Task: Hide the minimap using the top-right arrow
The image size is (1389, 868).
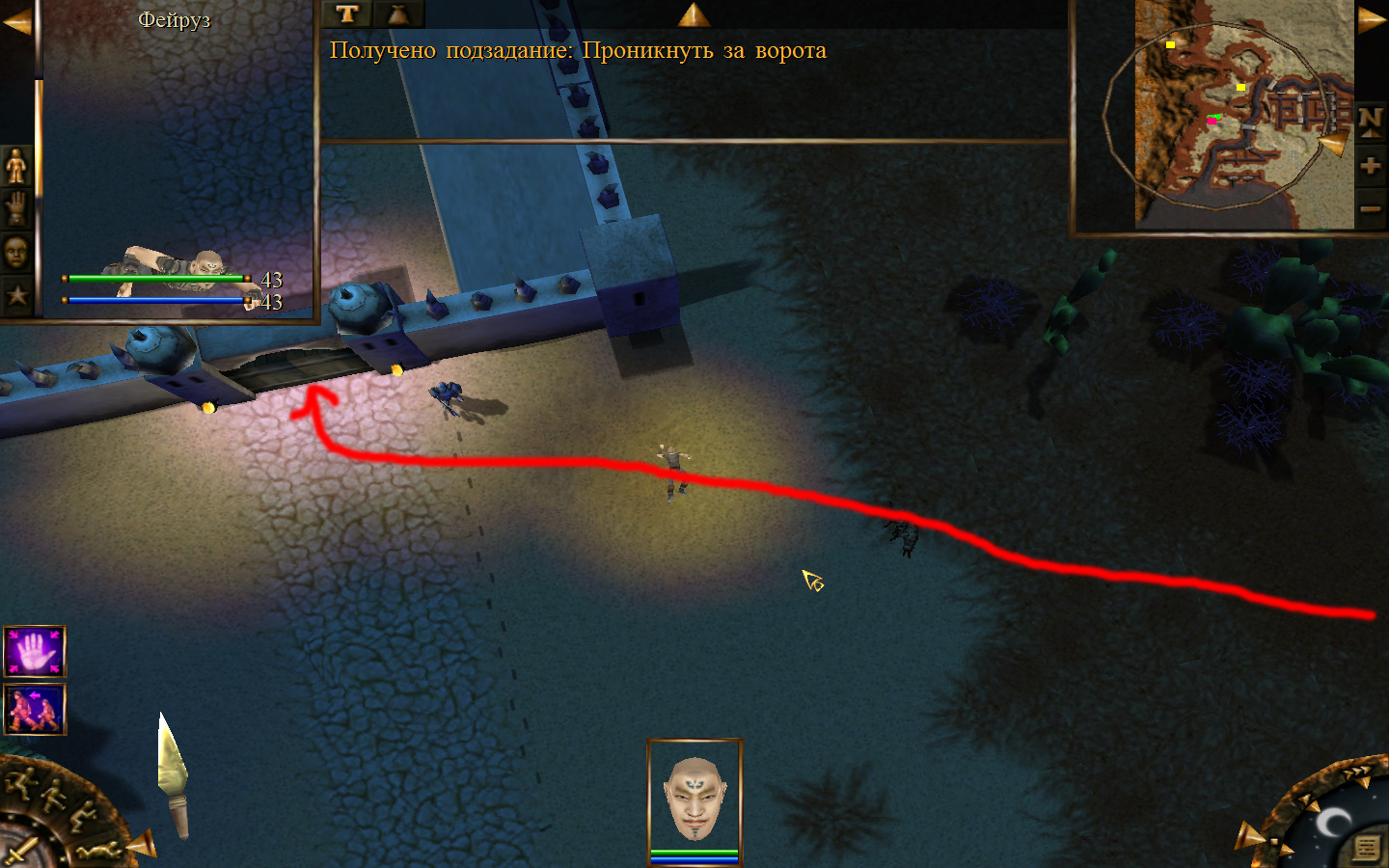Action: coord(1371,21)
